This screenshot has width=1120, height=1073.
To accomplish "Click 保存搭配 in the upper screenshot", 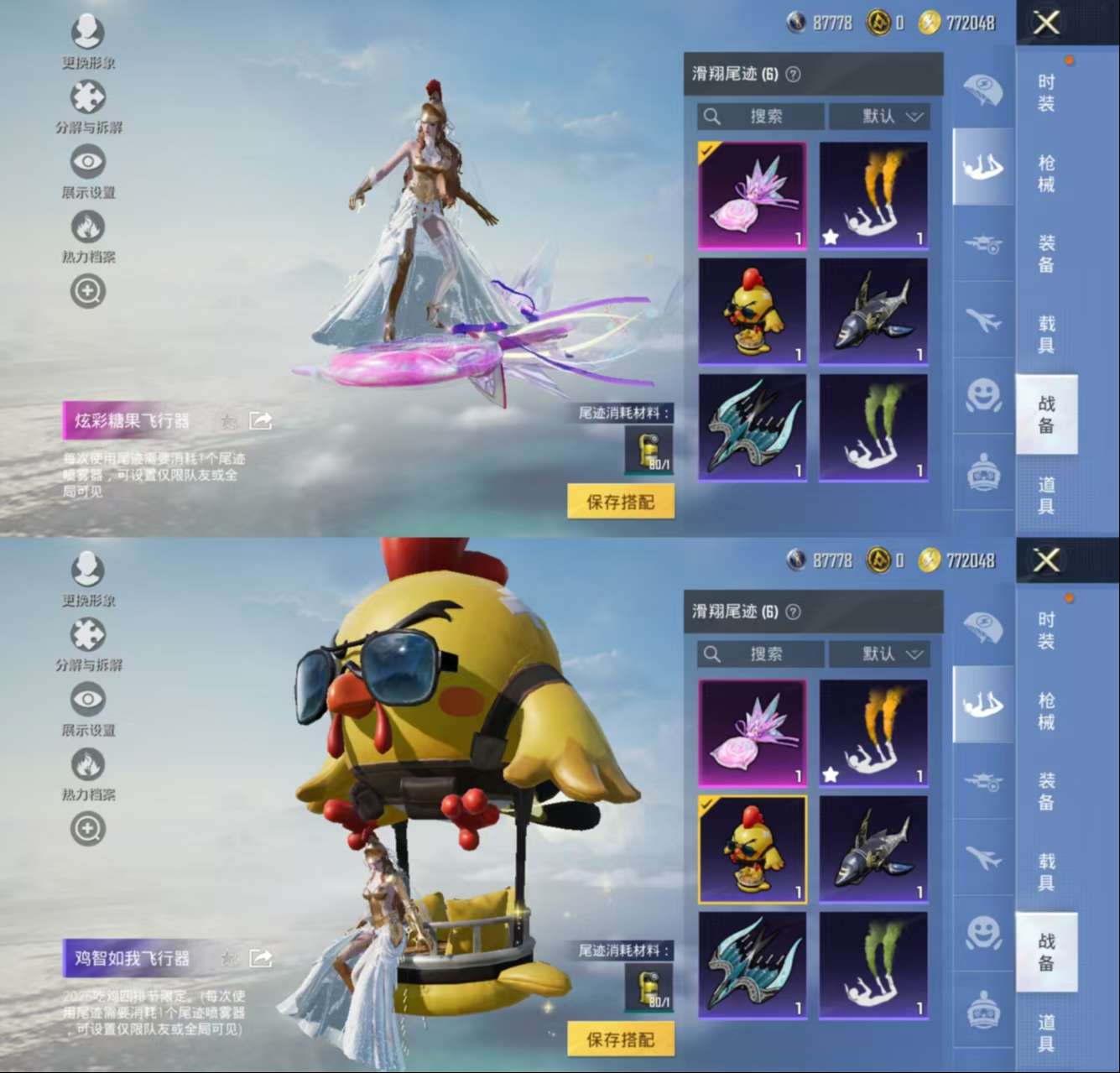I will pos(620,502).
